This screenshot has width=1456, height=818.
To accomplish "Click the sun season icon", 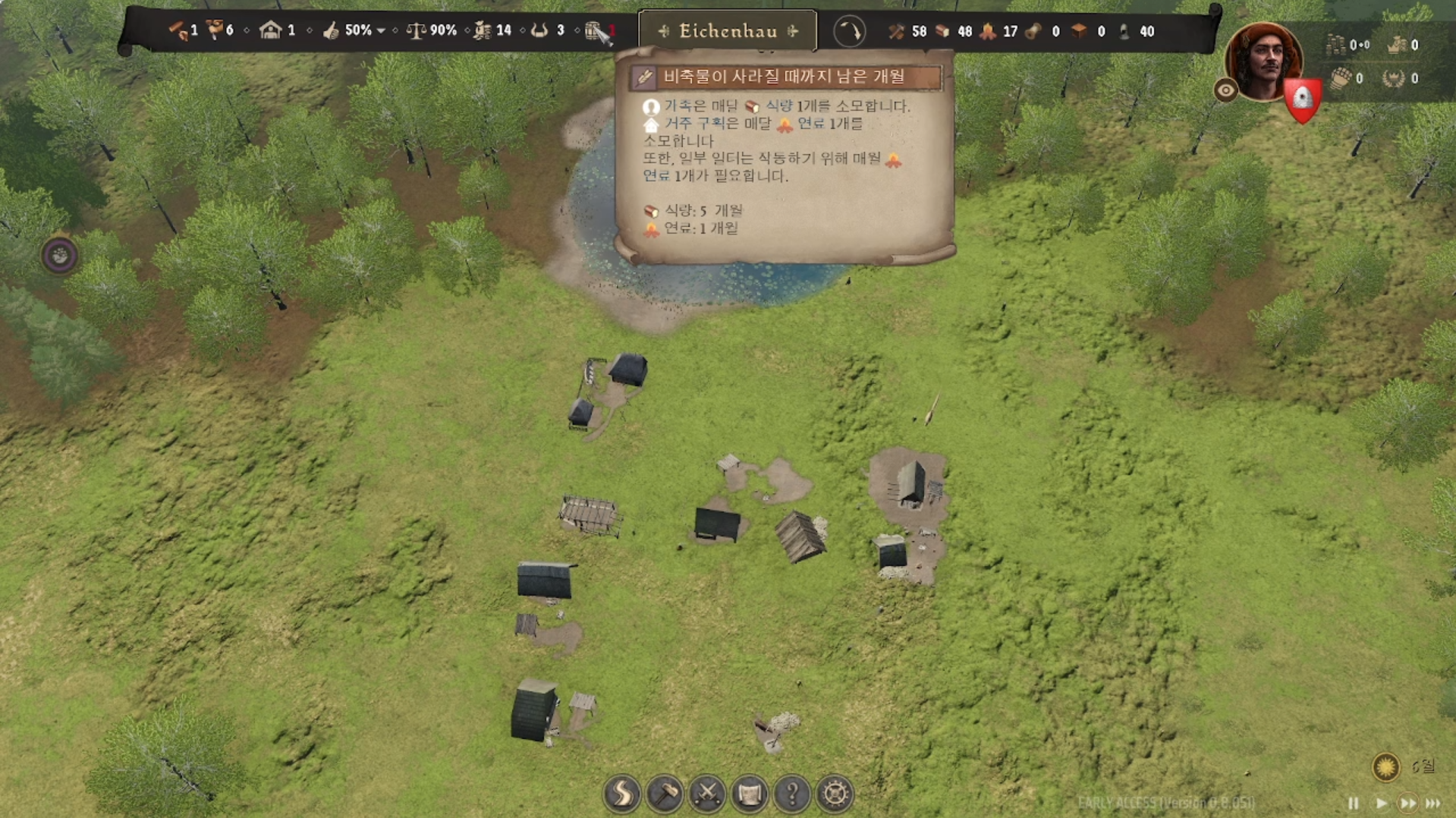I will coord(1385,766).
